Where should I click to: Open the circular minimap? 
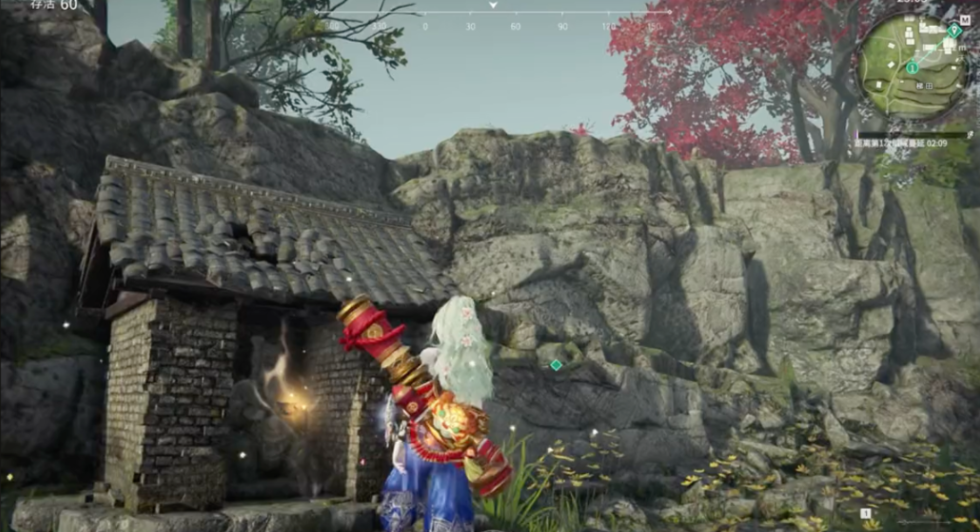pos(911,65)
